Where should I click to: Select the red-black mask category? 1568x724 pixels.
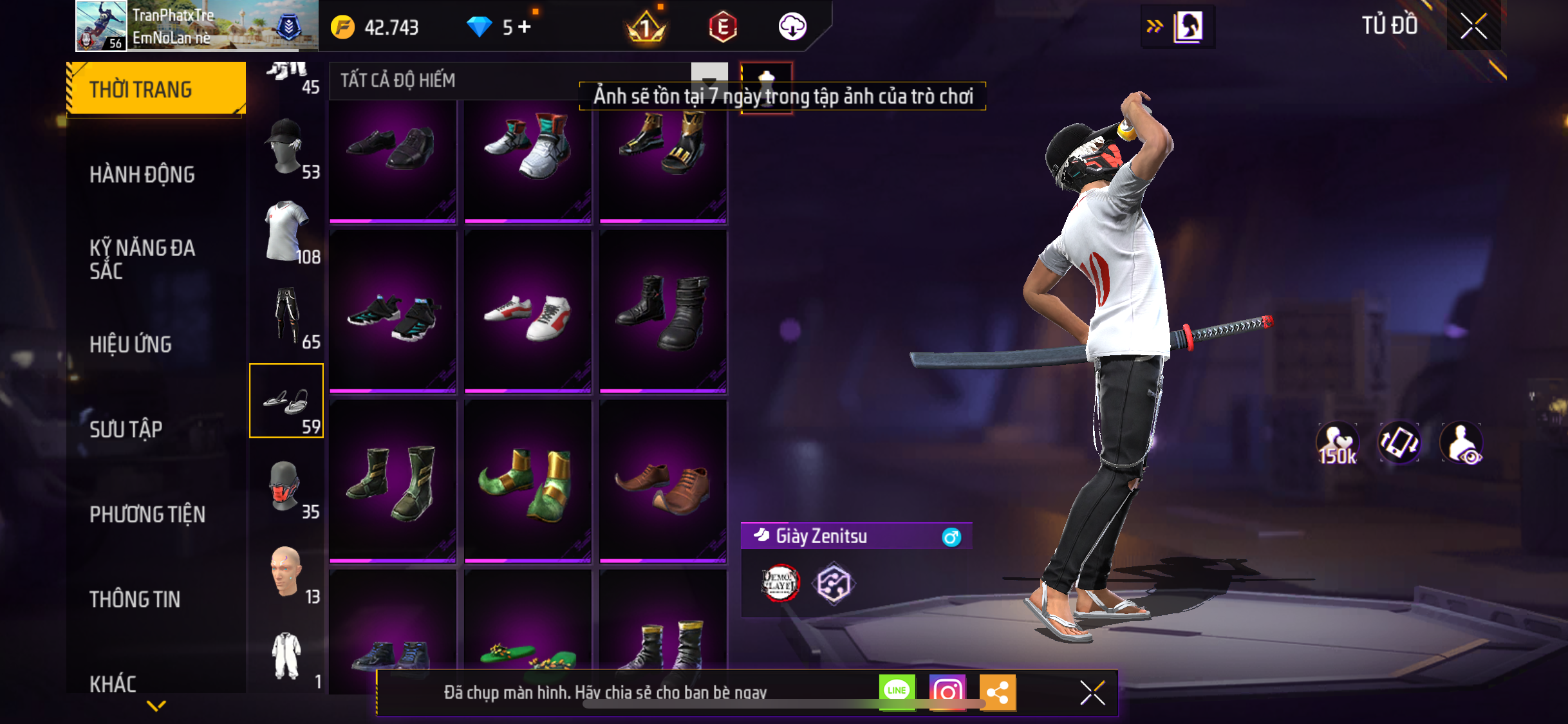pos(286,487)
